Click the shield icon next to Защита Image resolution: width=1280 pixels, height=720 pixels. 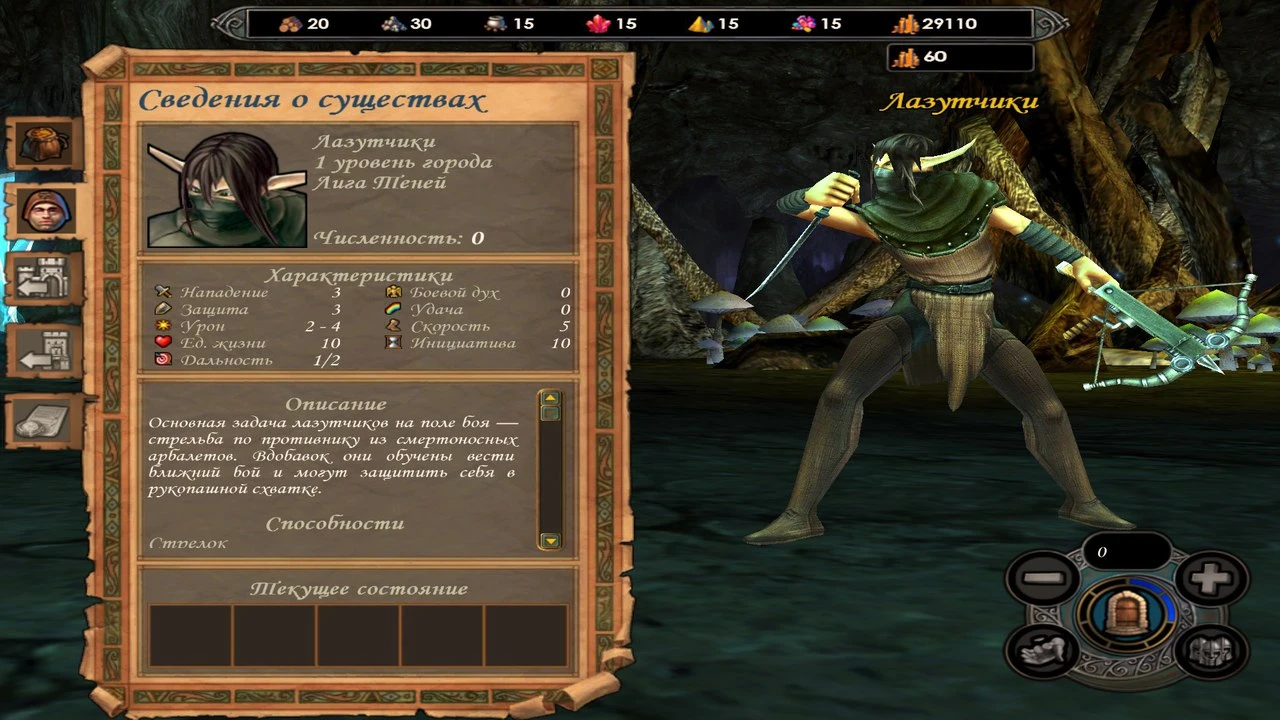[165, 308]
